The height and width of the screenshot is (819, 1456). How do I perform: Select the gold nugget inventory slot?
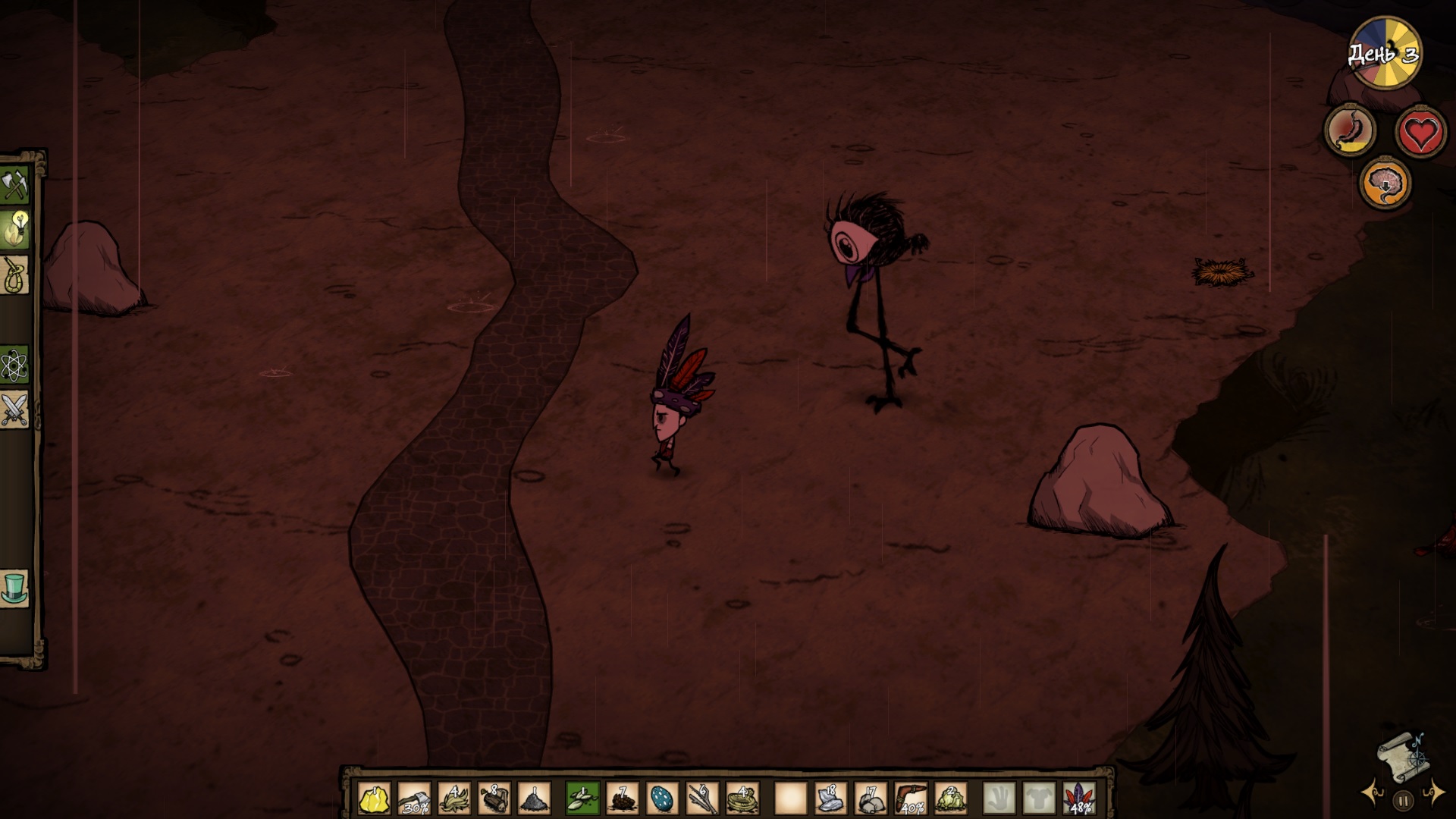click(x=374, y=799)
